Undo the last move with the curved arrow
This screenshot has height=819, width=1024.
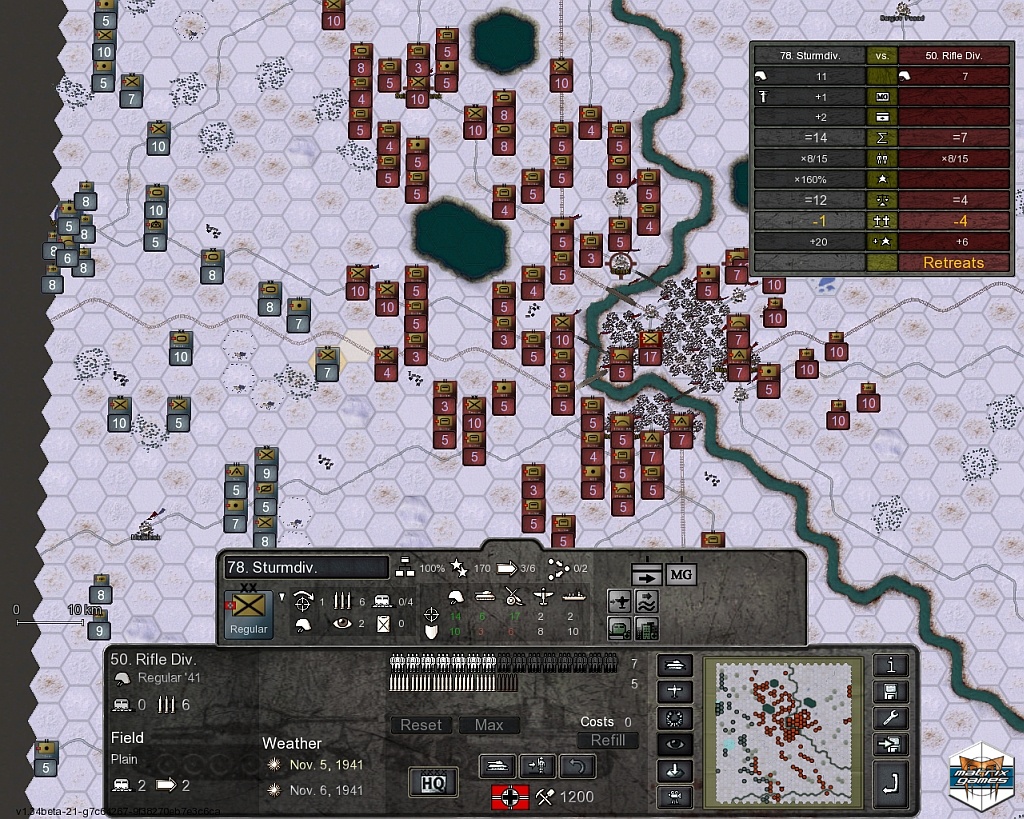pos(577,766)
